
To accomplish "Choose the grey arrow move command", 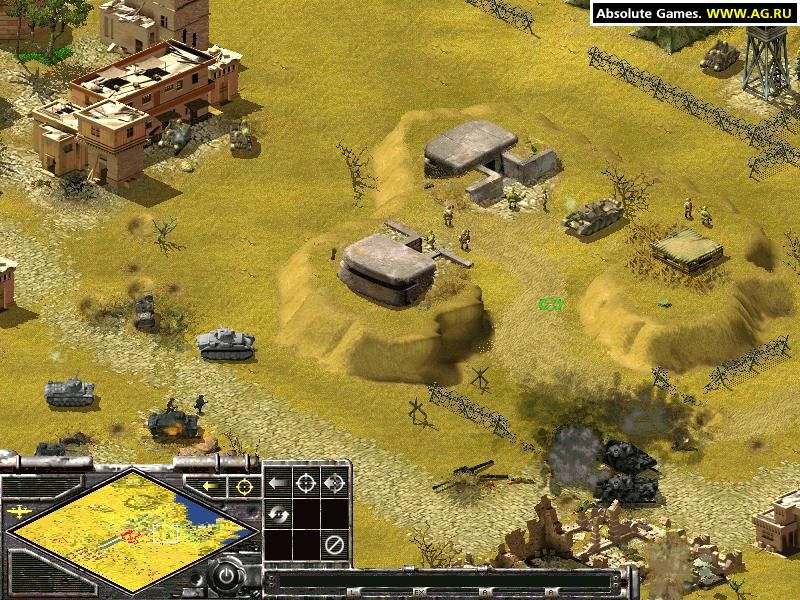I will [x=277, y=484].
